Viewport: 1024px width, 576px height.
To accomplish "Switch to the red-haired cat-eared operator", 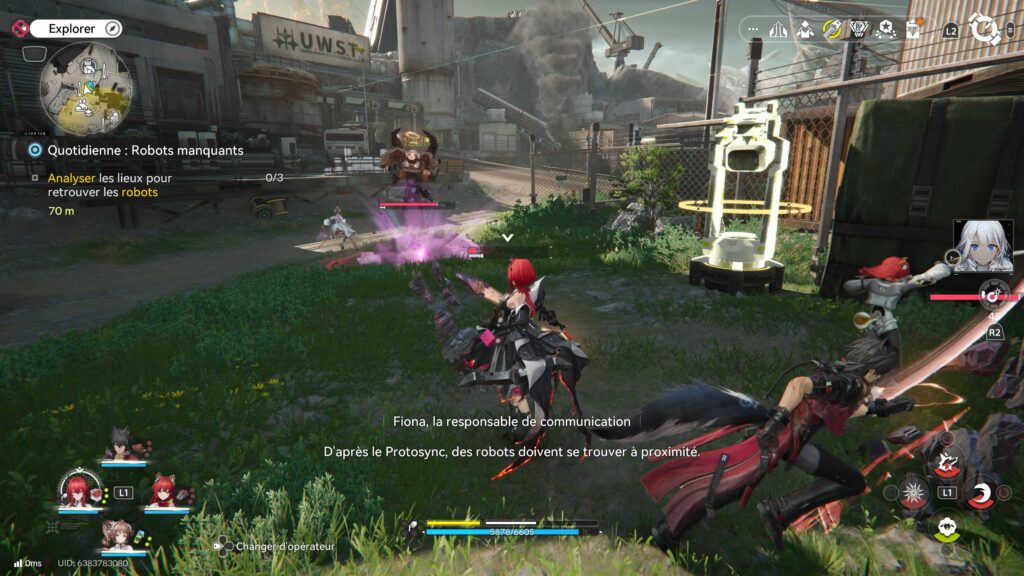I will (165, 491).
